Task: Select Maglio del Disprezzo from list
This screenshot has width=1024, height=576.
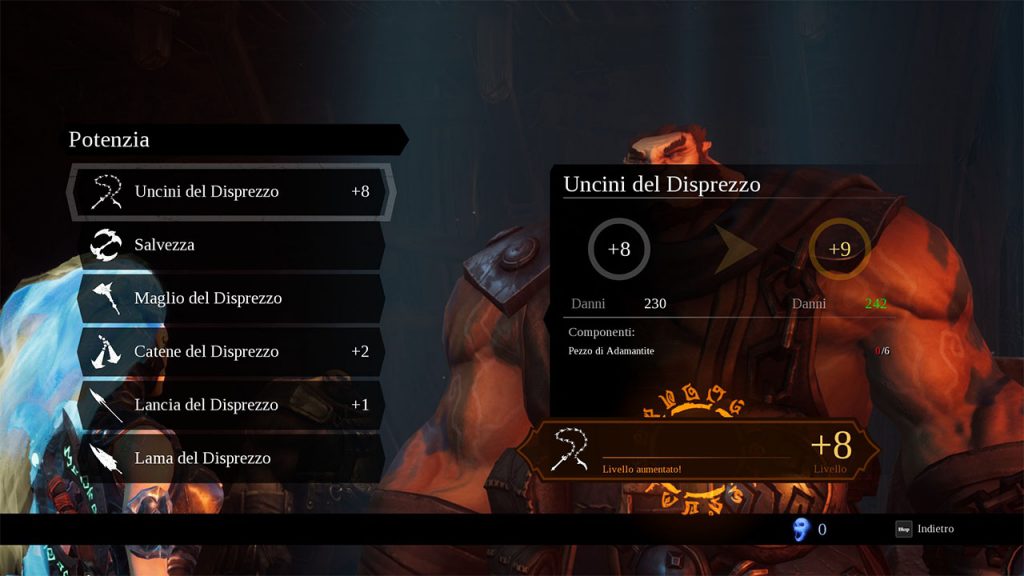Action: pos(230,298)
